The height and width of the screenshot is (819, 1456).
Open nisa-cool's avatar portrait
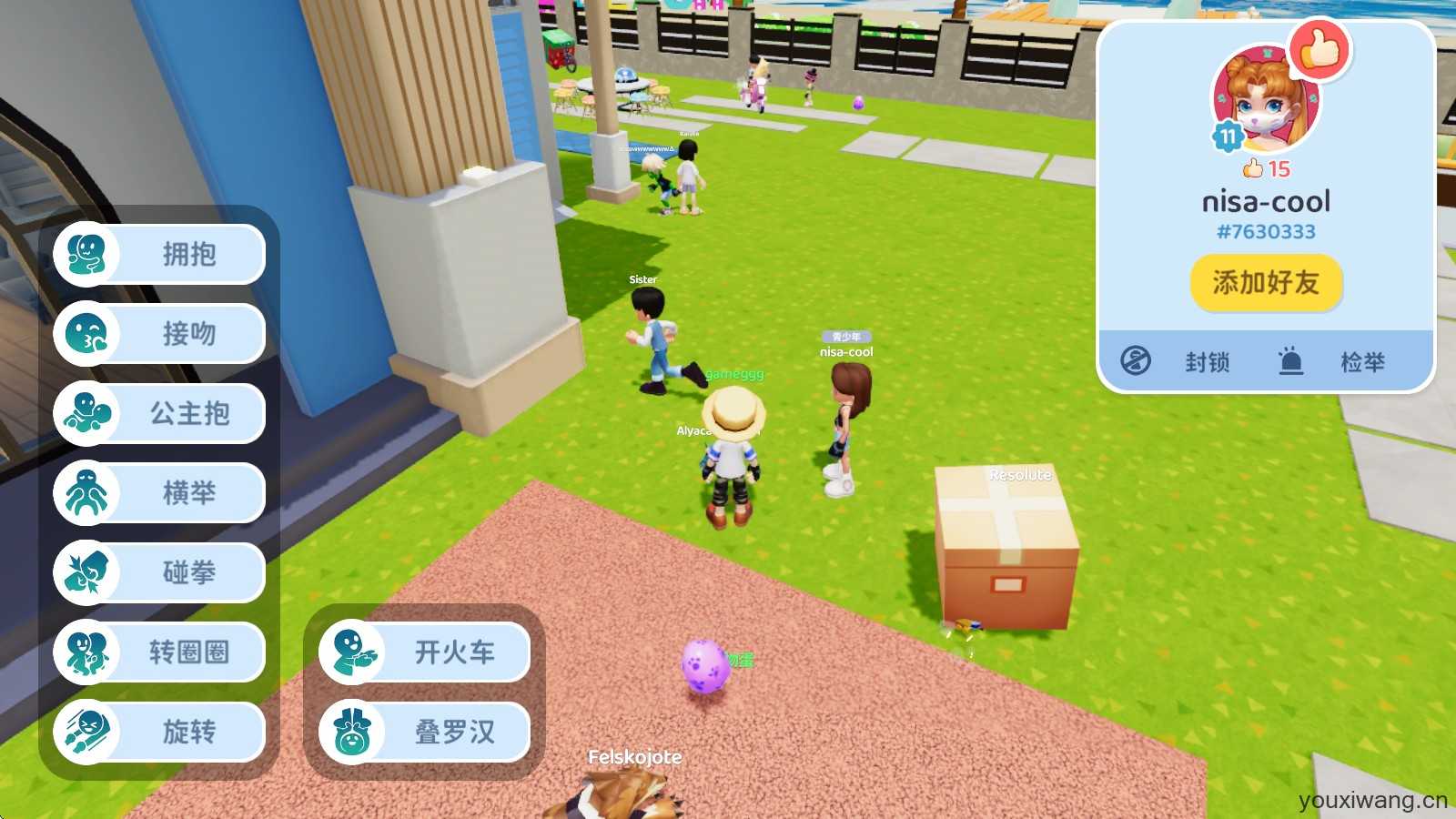coord(1265,100)
